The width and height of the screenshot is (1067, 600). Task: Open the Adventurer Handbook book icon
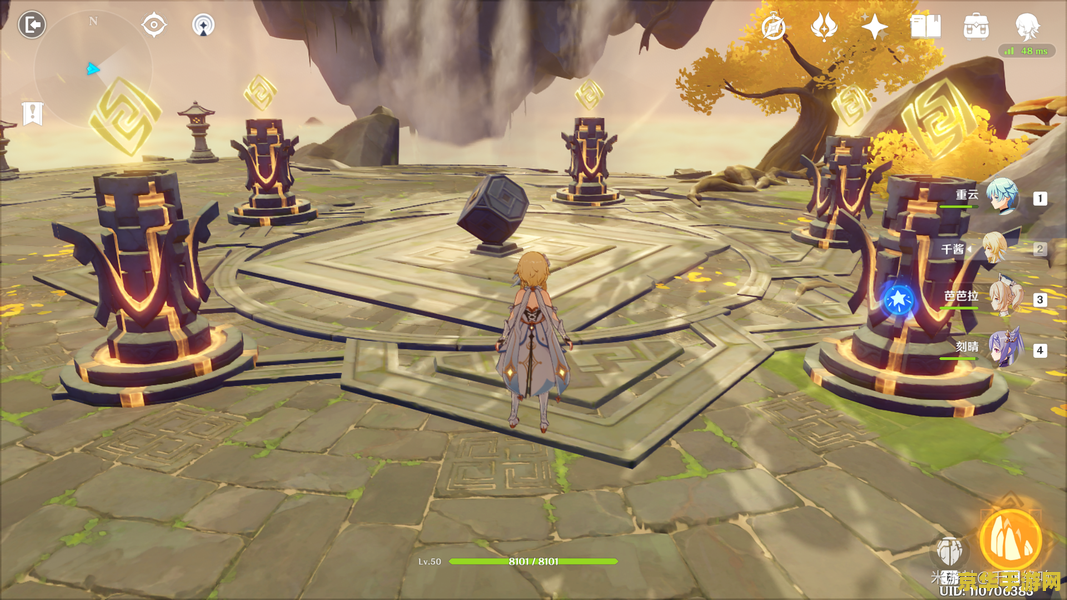pos(926,27)
